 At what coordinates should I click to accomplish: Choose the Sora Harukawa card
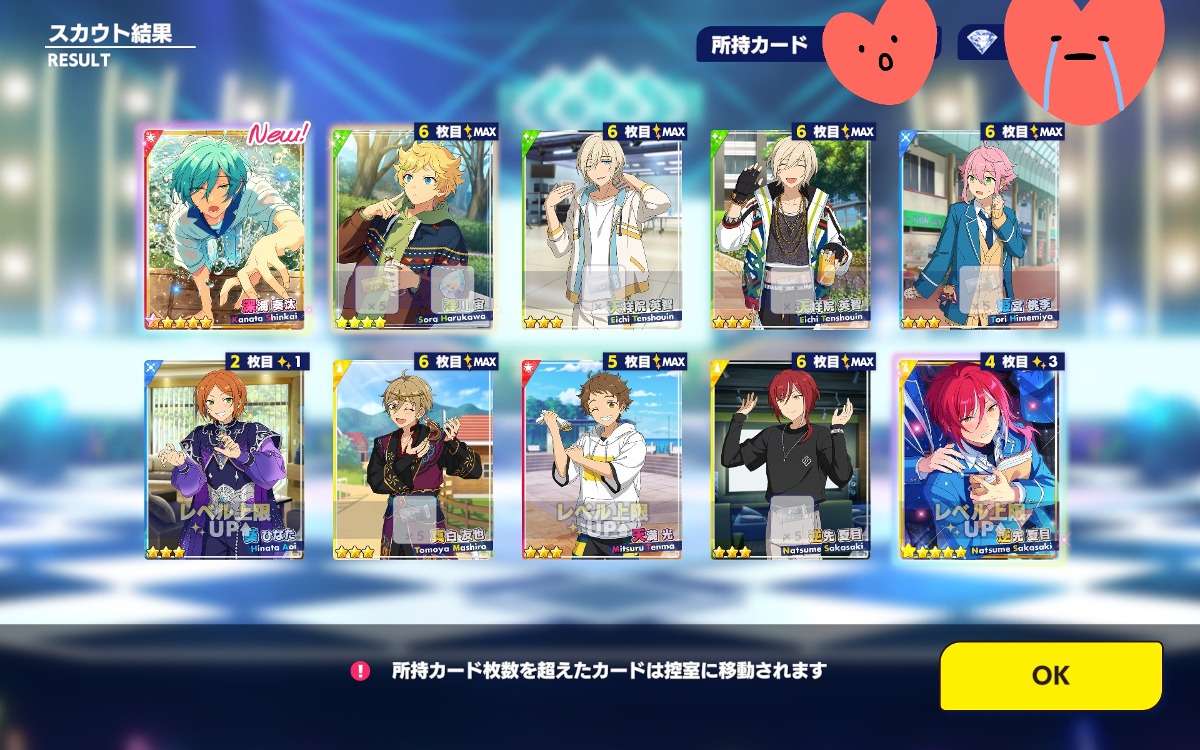pos(413,228)
